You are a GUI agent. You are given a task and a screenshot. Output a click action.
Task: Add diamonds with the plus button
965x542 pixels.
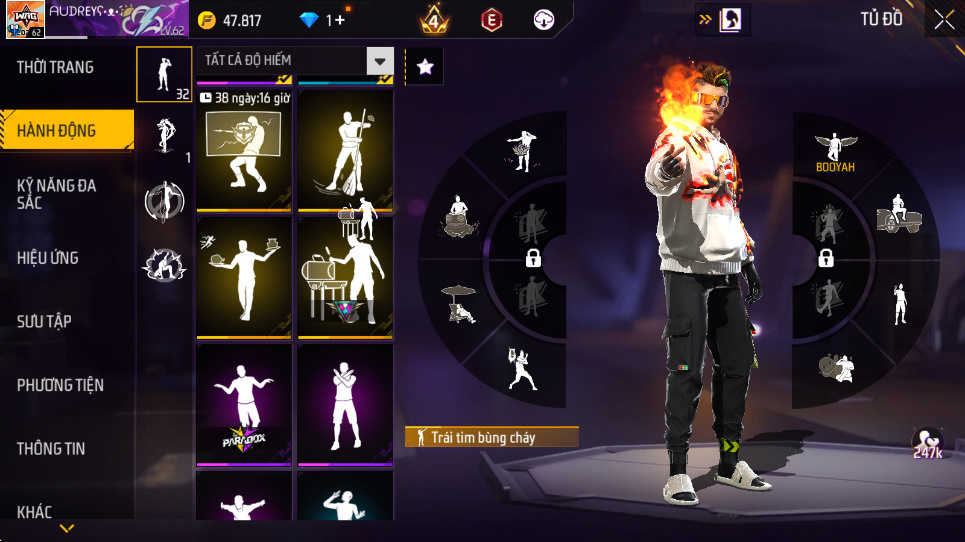(341, 20)
